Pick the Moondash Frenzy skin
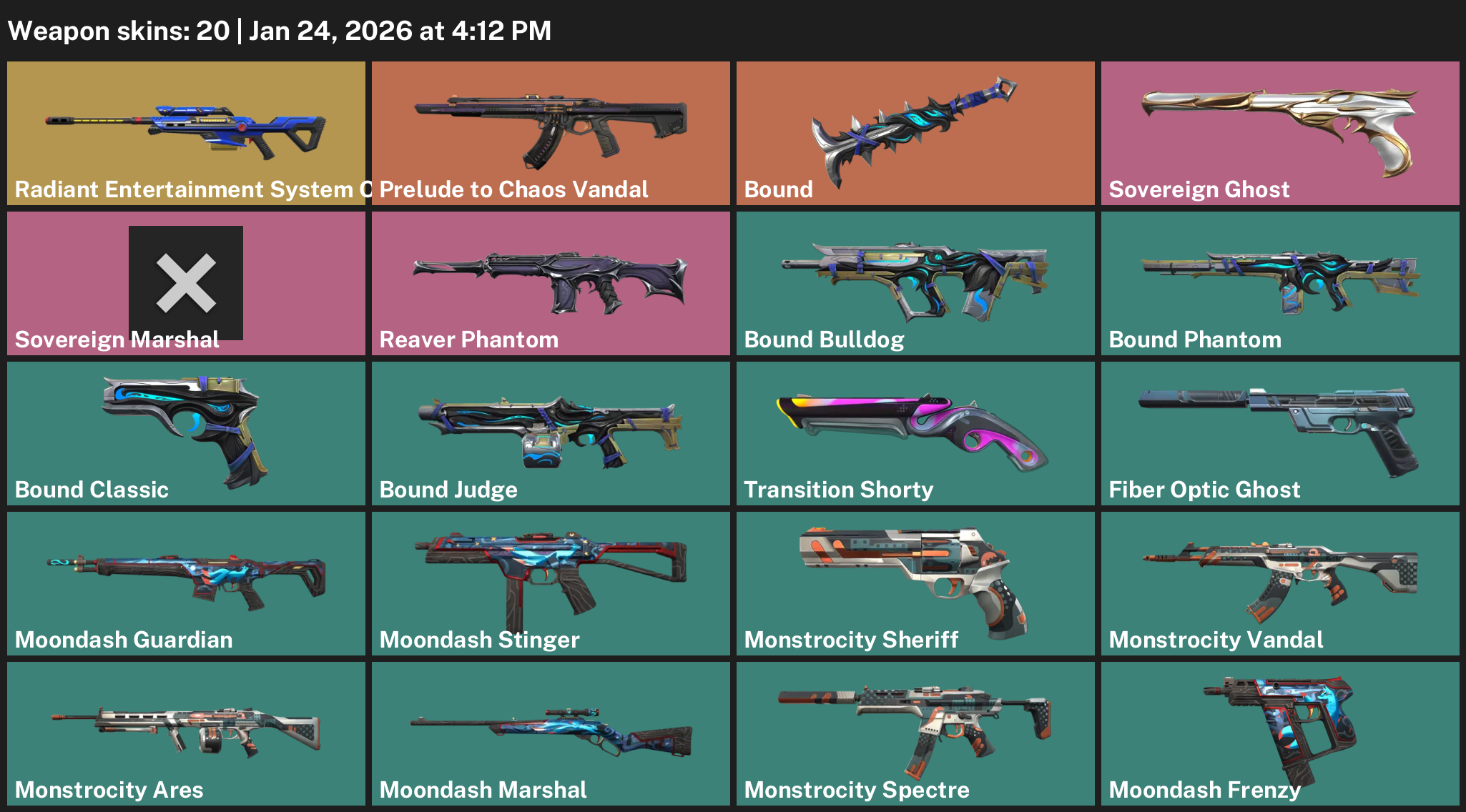Image resolution: width=1466 pixels, height=812 pixels. (x=1280, y=733)
